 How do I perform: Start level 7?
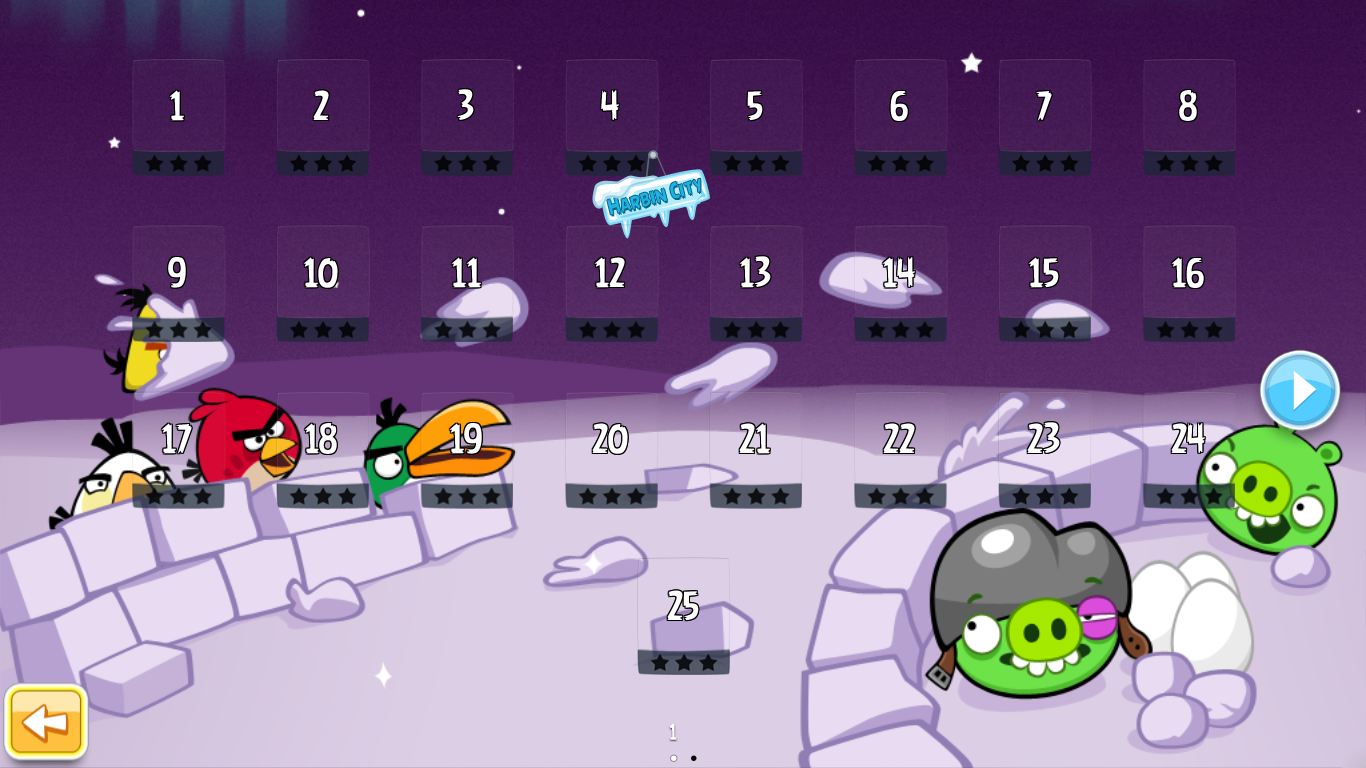1045,116
